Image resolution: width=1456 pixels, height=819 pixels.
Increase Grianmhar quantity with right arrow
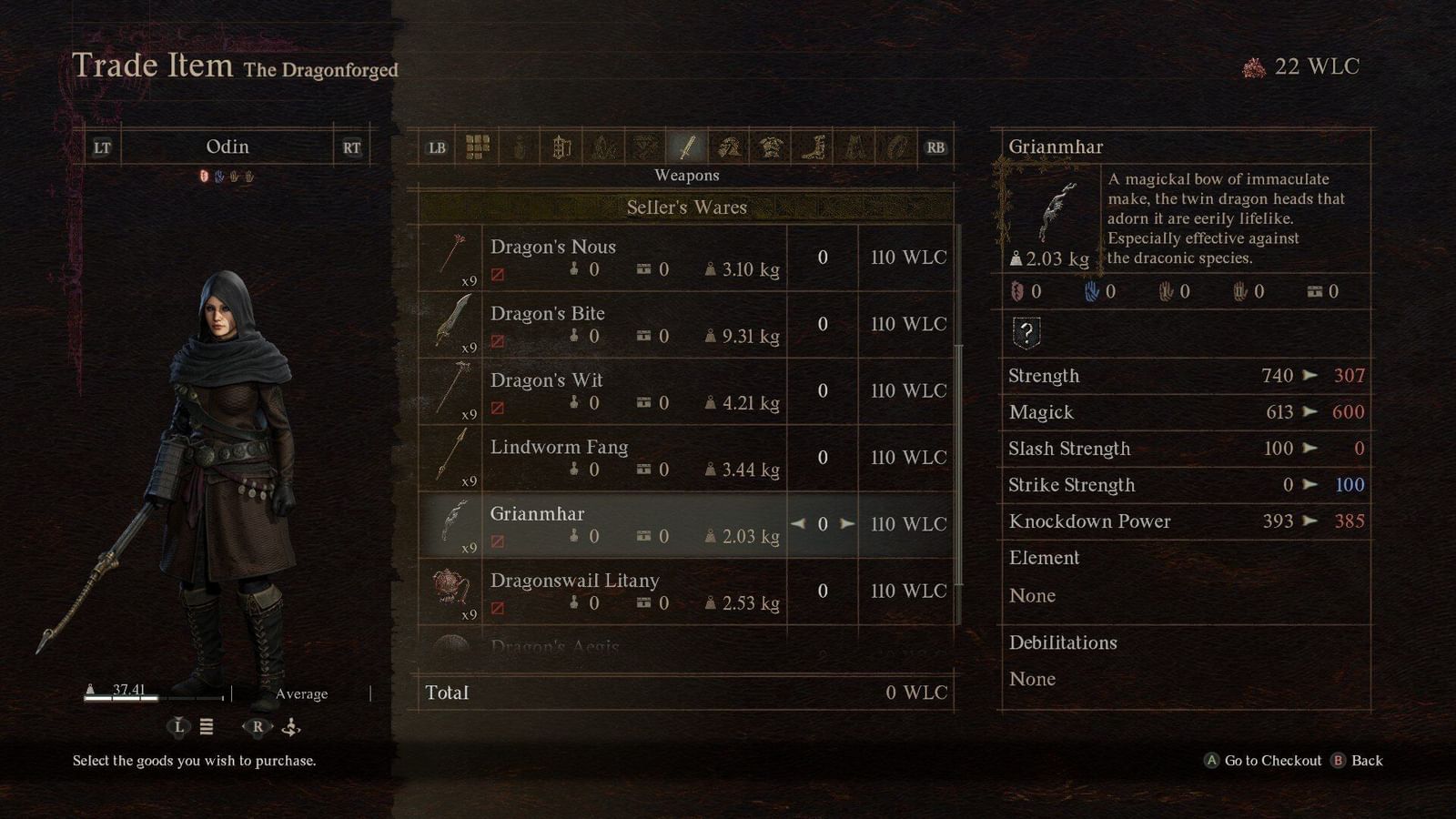[845, 523]
